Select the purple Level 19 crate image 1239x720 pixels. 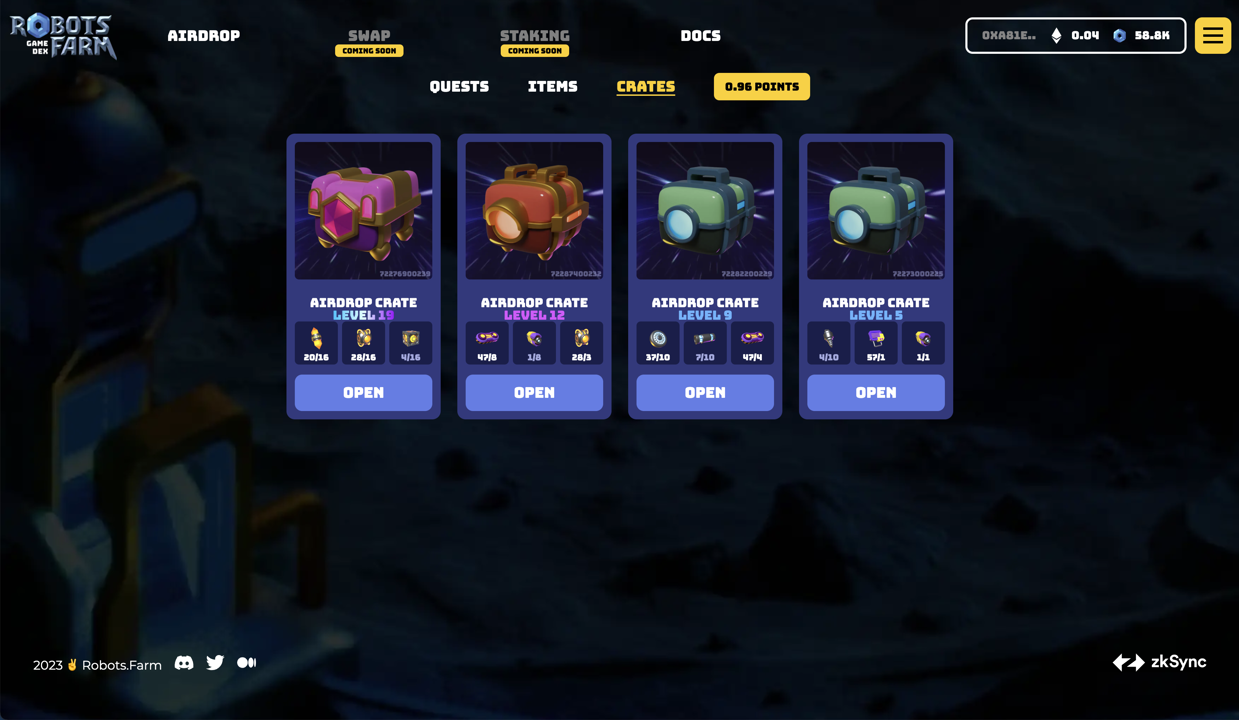click(x=363, y=210)
